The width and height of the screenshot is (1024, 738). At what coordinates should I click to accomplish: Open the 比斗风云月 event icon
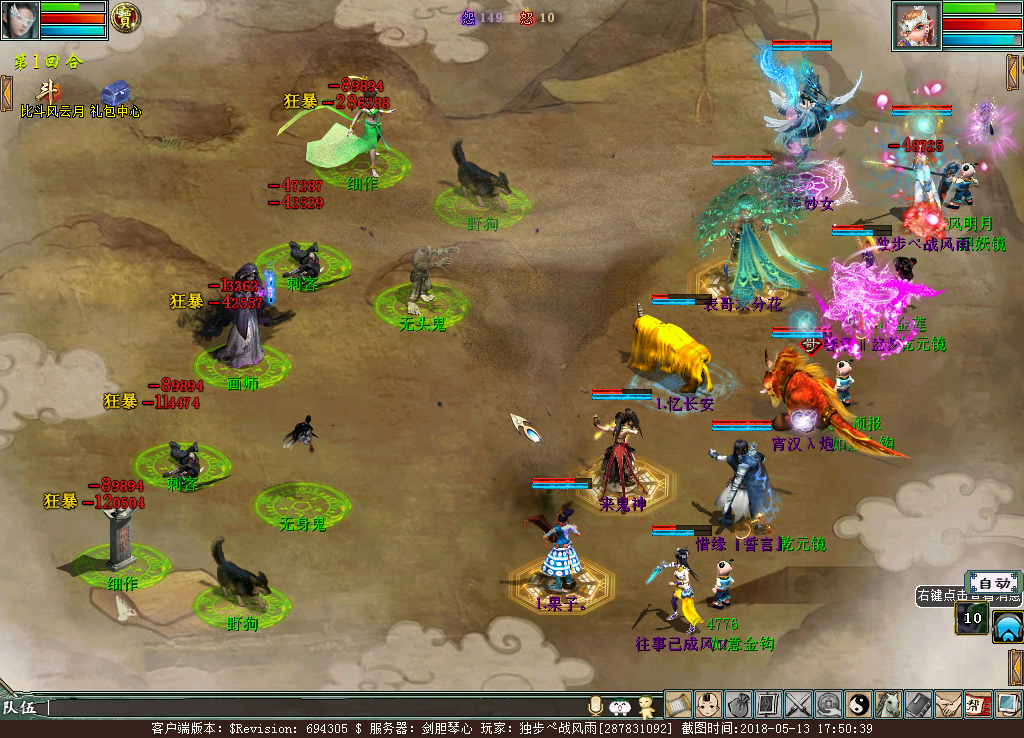(47, 91)
